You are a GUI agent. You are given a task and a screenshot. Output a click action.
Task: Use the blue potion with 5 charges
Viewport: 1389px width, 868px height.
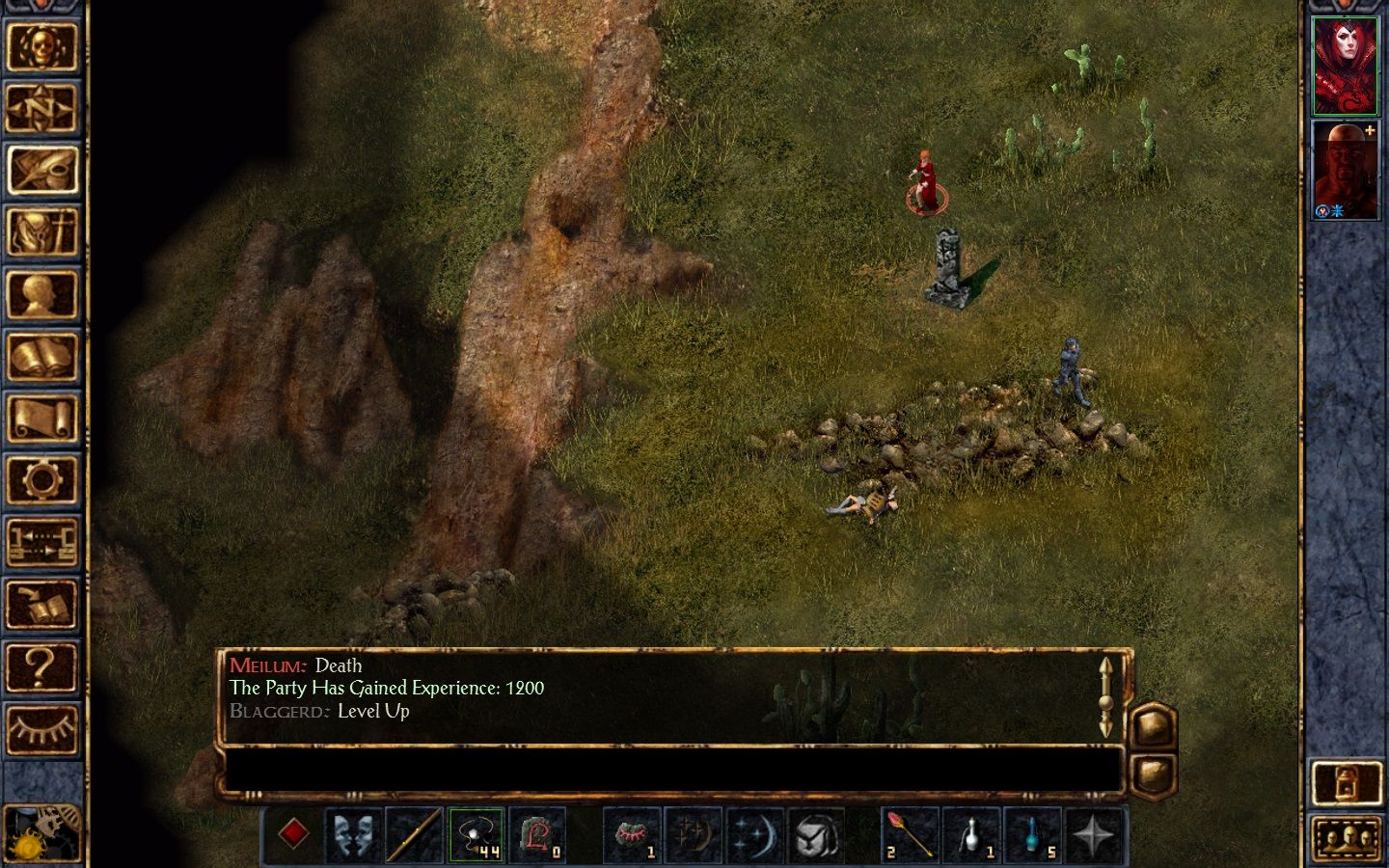point(1033,835)
